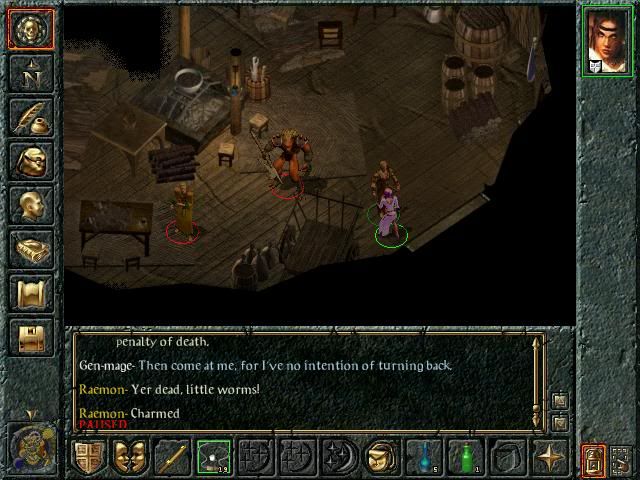The height and width of the screenshot is (480, 640).
Task: Use the blue potion quick item
Action: [x=423, y=458]
